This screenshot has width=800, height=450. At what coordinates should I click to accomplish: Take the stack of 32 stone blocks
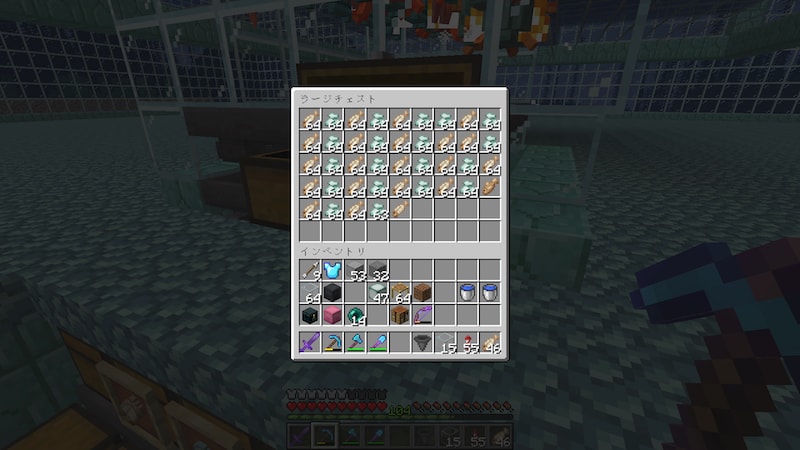click(378, 270)
